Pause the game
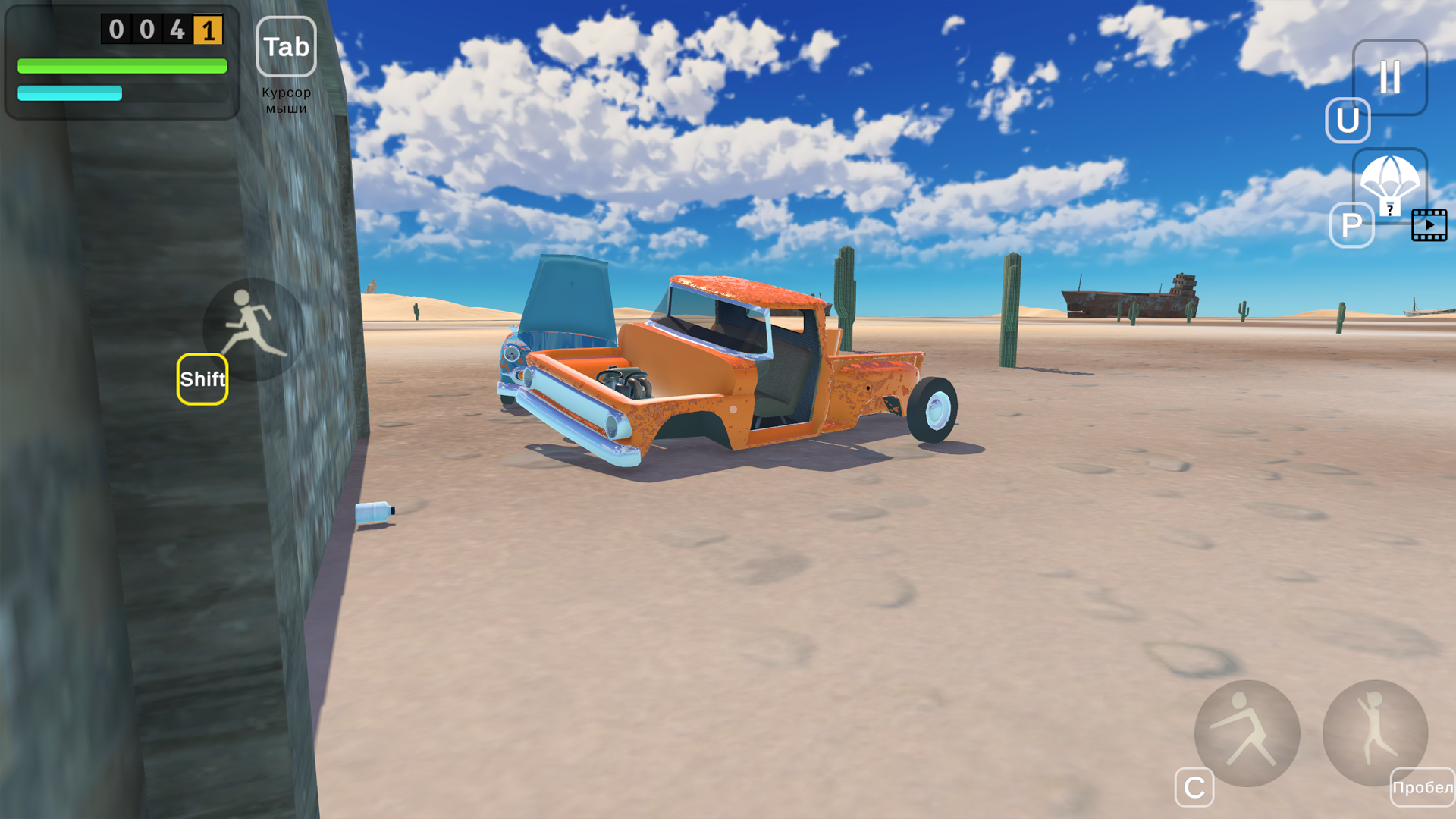The height and width of the screenshot is (819, 1456). click(x=1389, y=78)
